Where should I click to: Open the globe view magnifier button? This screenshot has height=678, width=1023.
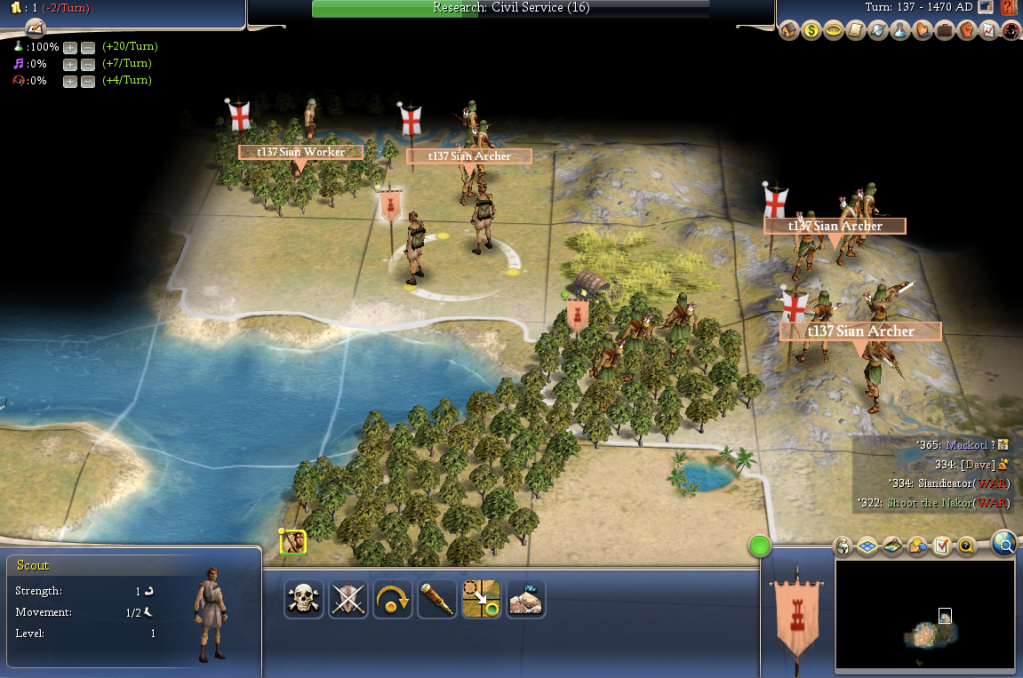[1004, 543]
